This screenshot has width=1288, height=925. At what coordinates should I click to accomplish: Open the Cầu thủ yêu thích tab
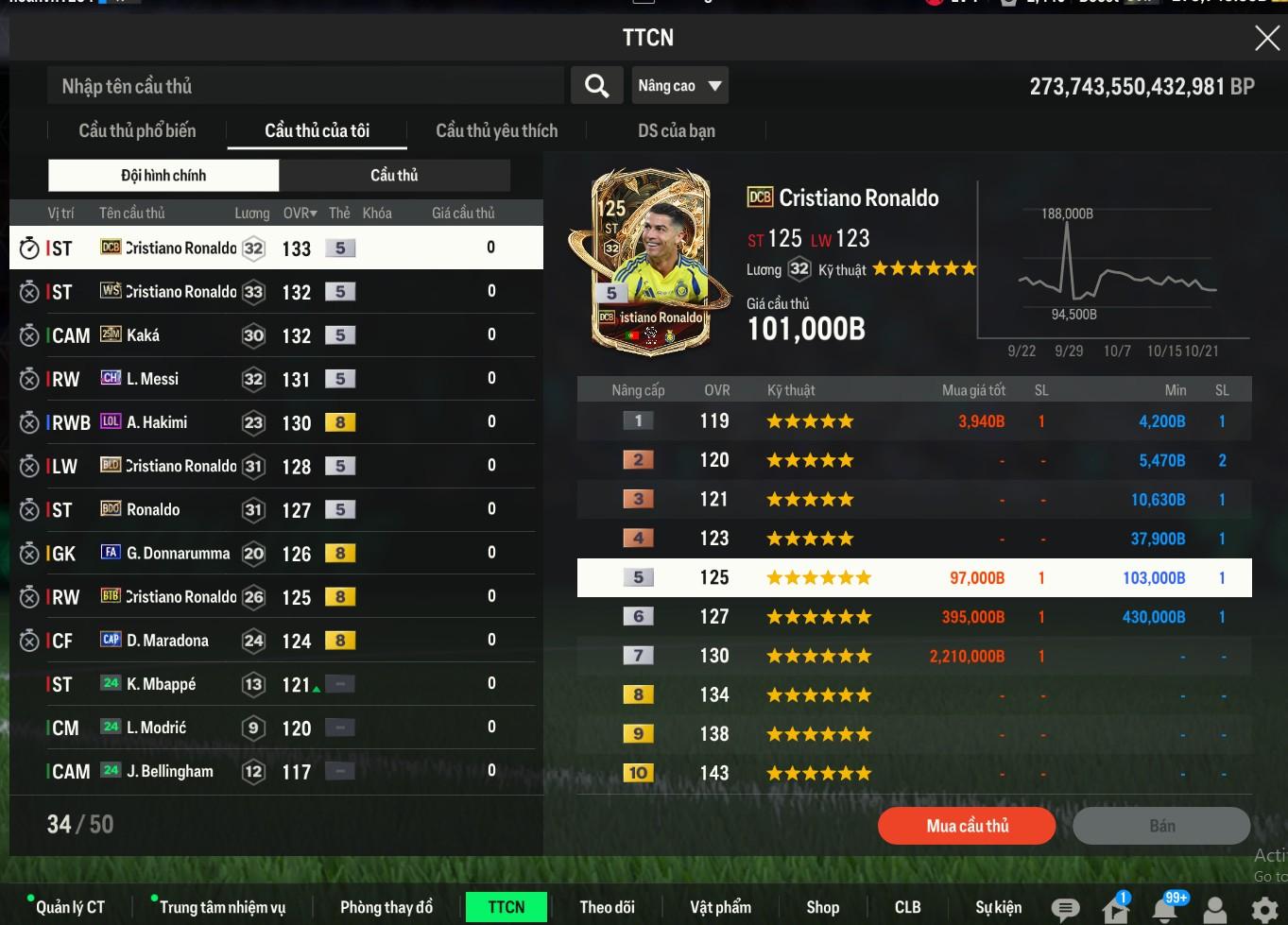tap(496, 130)
